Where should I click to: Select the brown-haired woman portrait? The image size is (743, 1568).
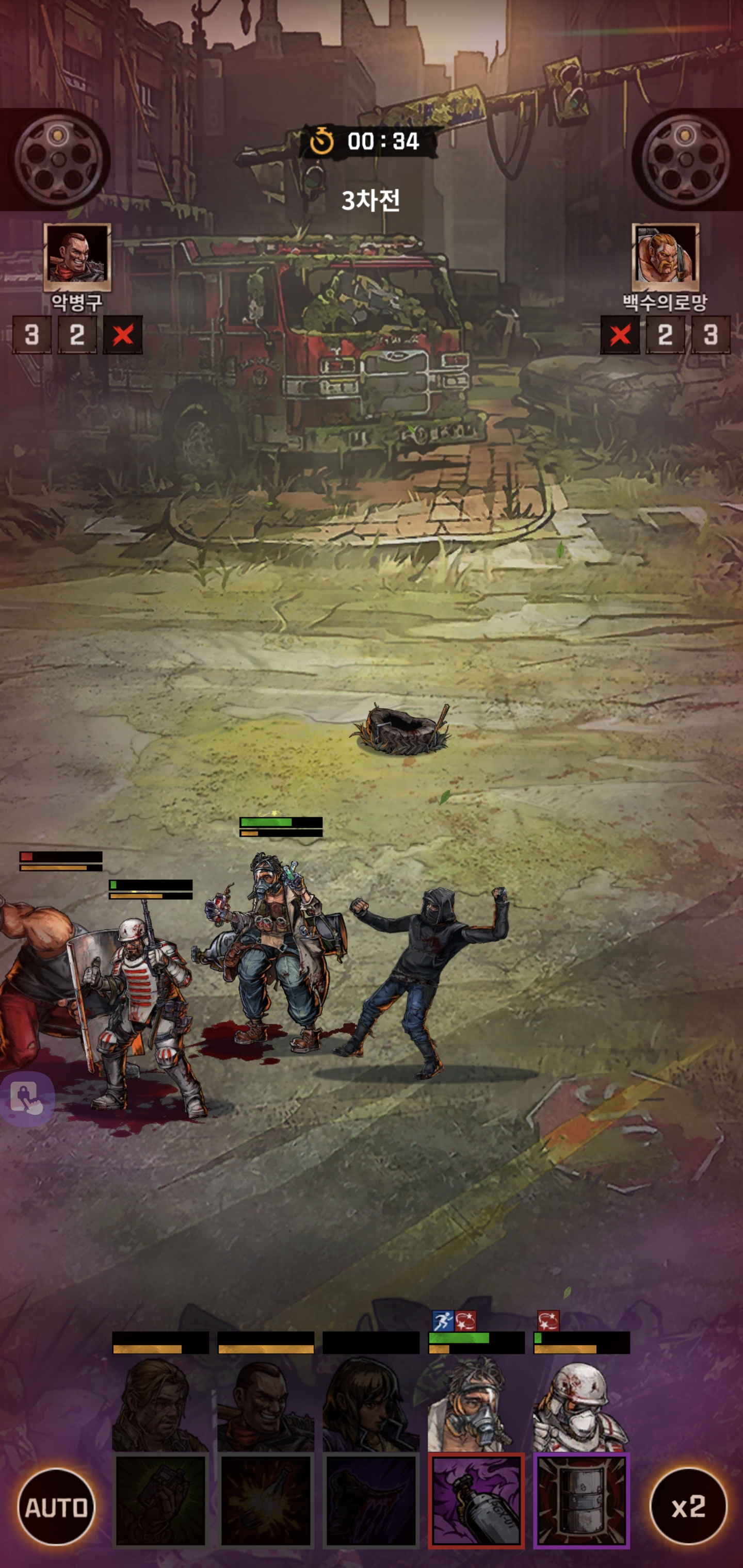pos(371,1406)
